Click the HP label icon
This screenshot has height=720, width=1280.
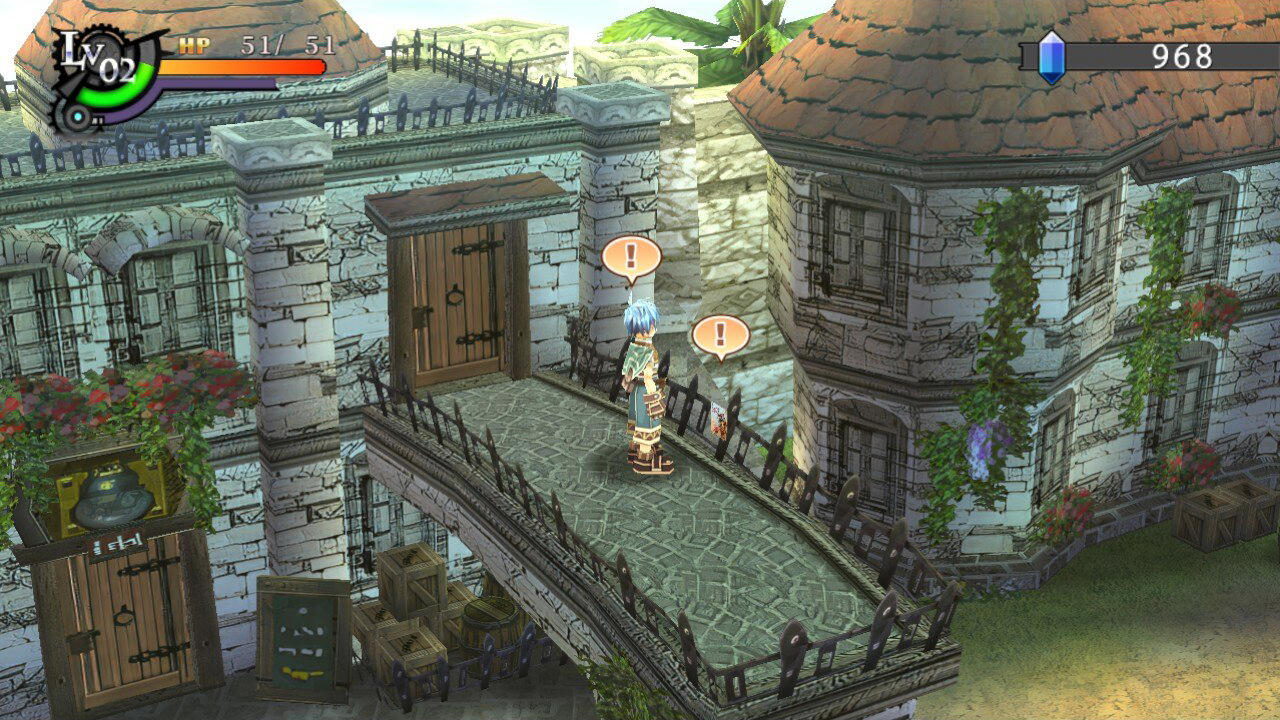192,45
